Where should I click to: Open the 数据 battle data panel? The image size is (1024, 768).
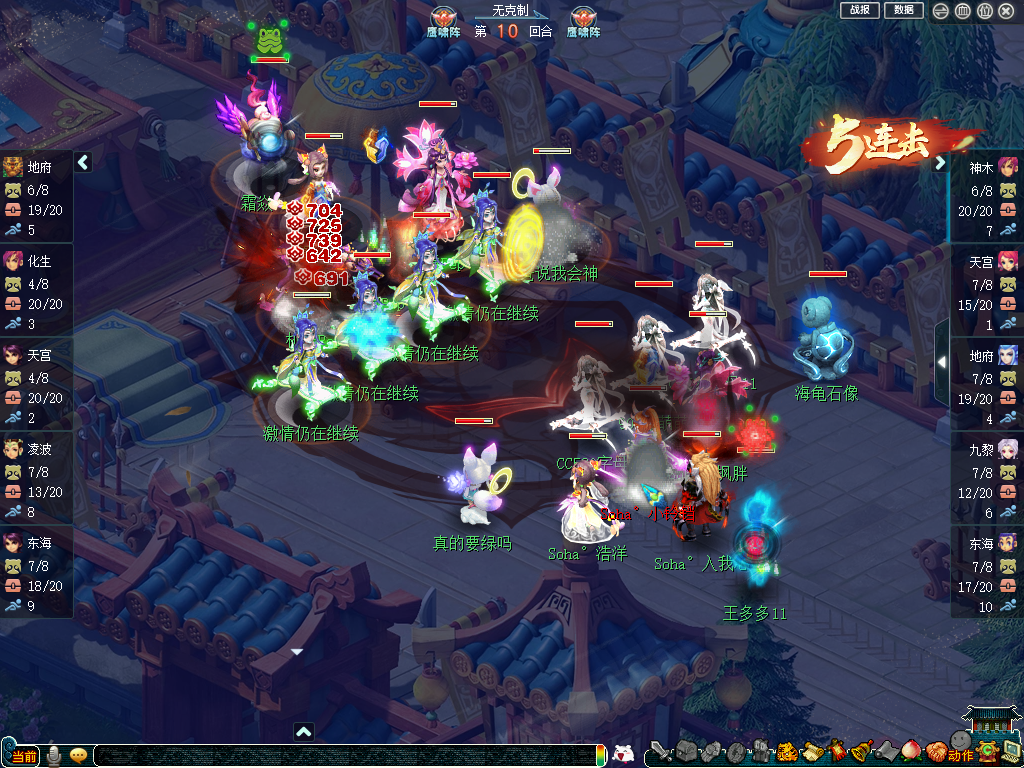pos(903,10)
